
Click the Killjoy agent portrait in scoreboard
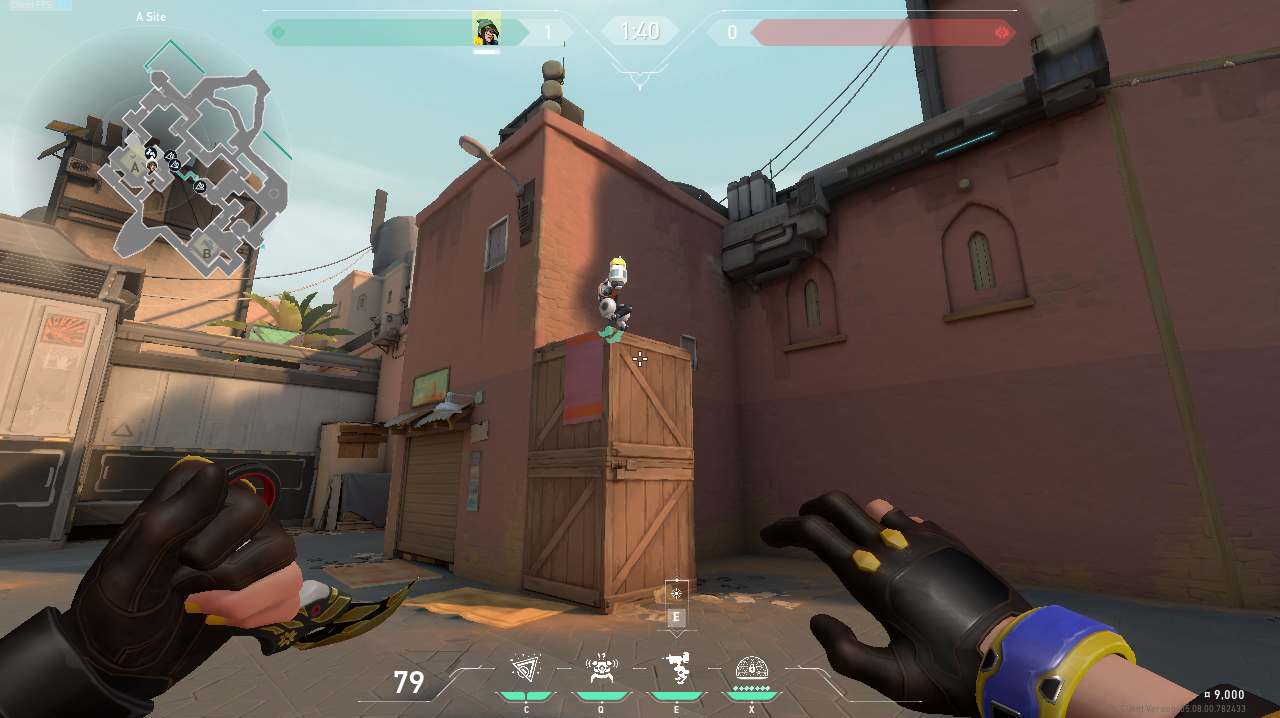(x=486, y=31)
